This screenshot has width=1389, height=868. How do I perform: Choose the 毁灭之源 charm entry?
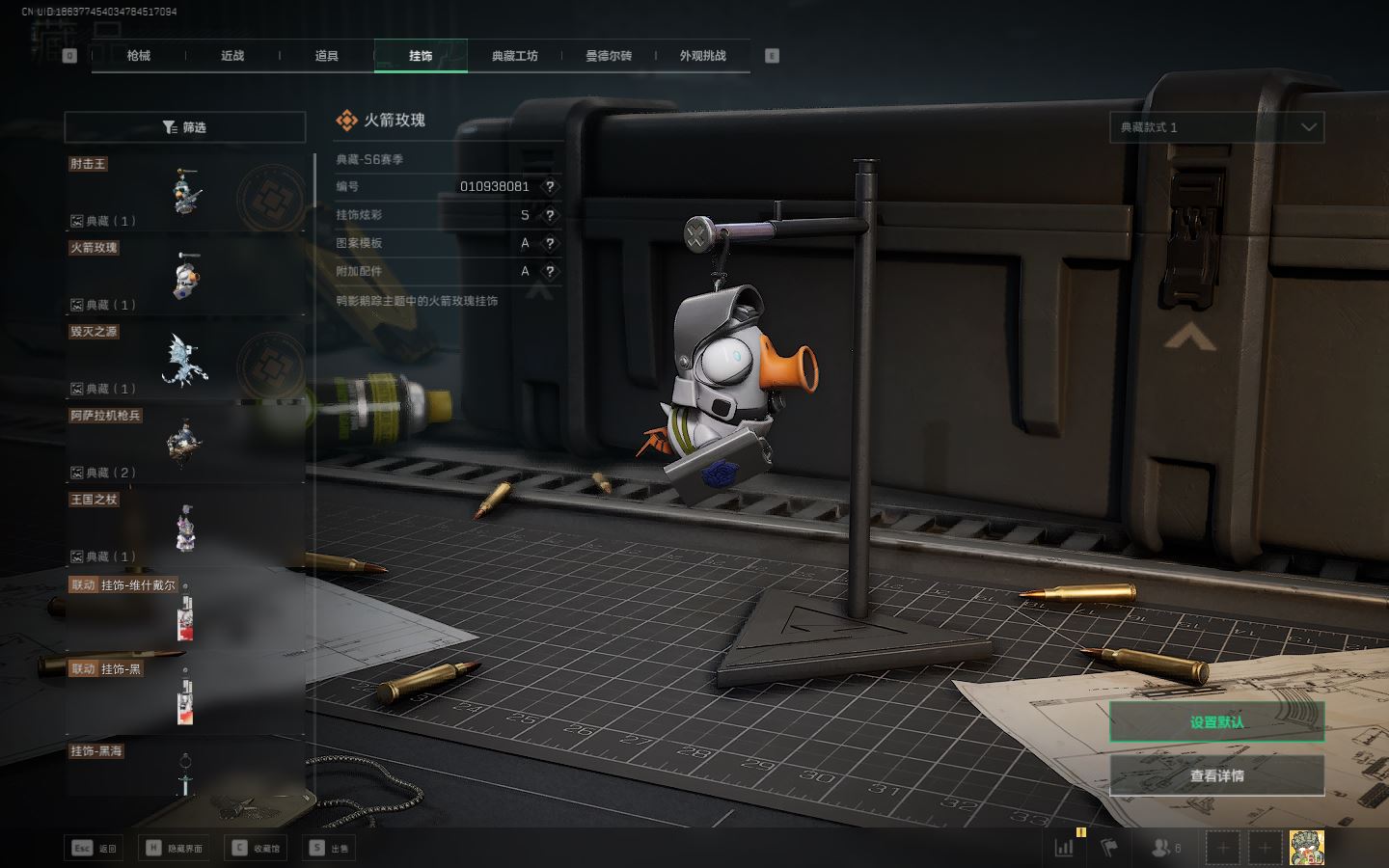(185, 360)
